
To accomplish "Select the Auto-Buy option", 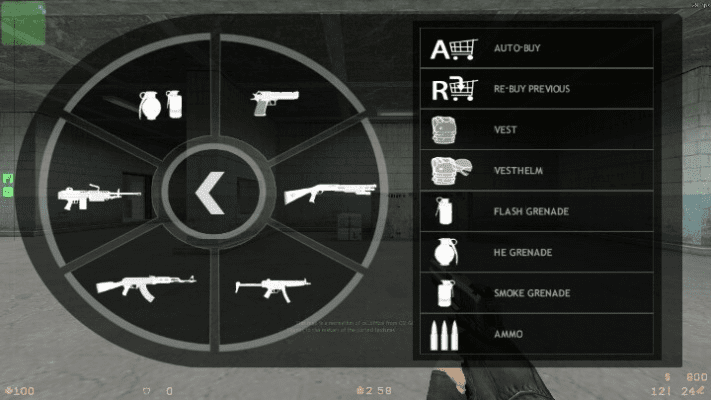I will tap(534, 48).
